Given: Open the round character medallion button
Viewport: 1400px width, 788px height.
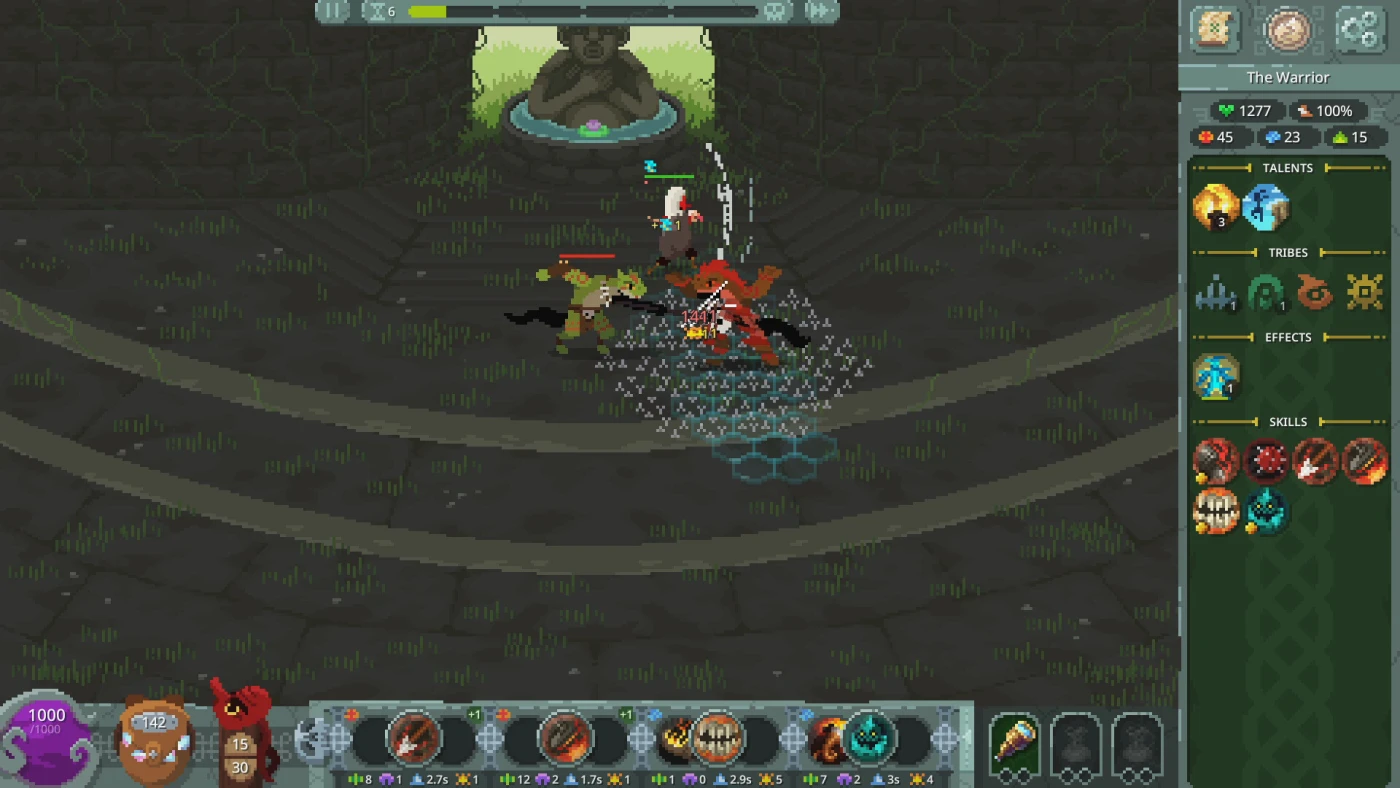Looking at the screenshot, I should [x=1287, y=29].
